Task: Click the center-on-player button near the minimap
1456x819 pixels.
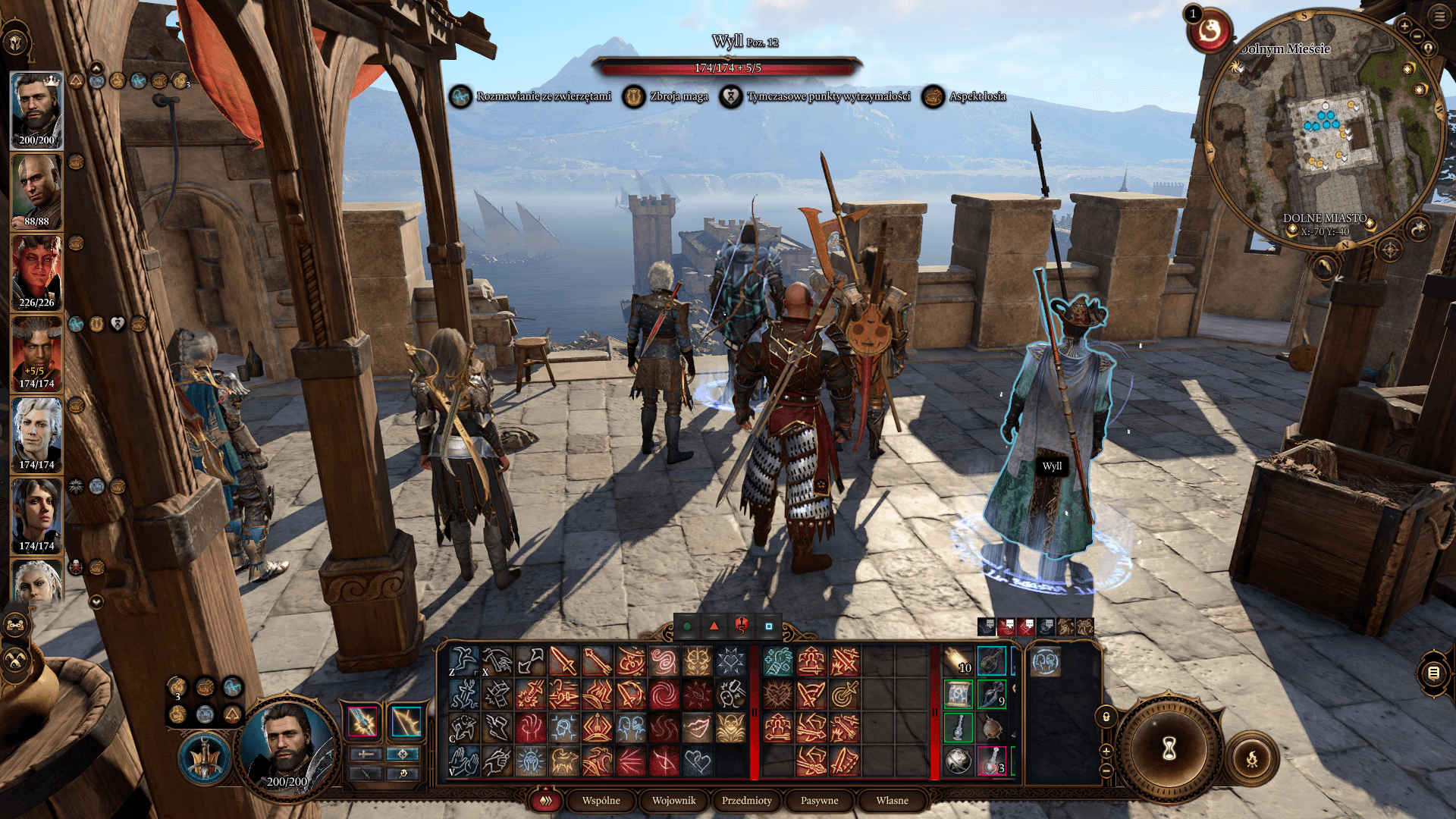Action: pos(1429,48)
